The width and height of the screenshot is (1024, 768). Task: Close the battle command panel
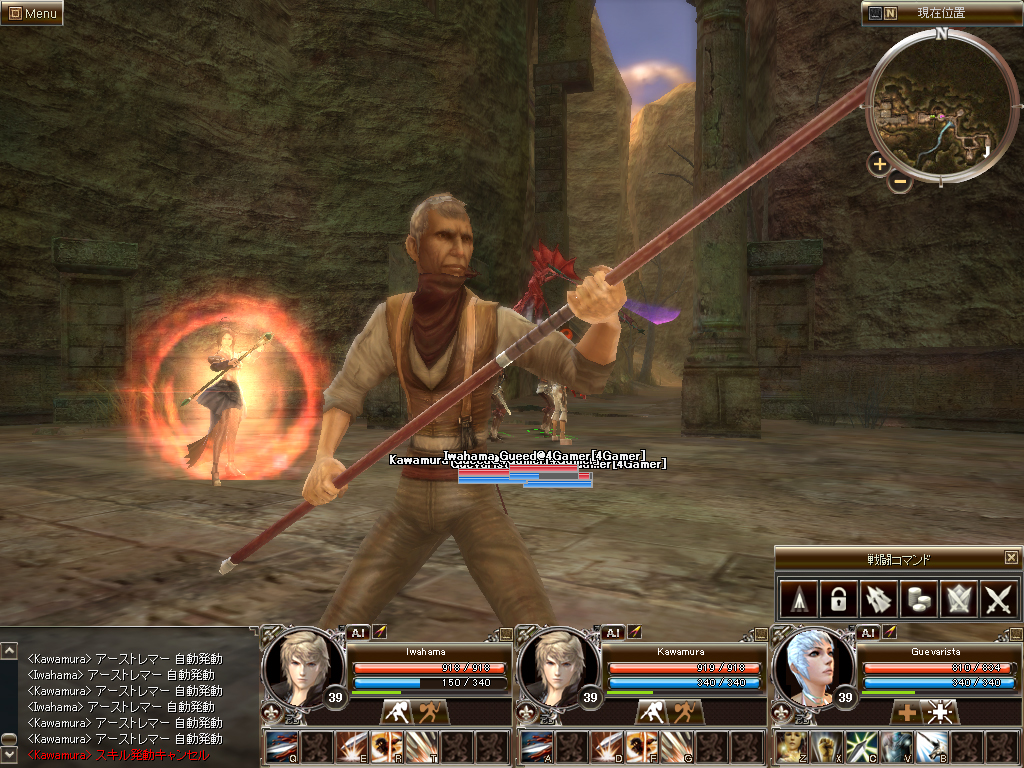tap(1011, 557)
